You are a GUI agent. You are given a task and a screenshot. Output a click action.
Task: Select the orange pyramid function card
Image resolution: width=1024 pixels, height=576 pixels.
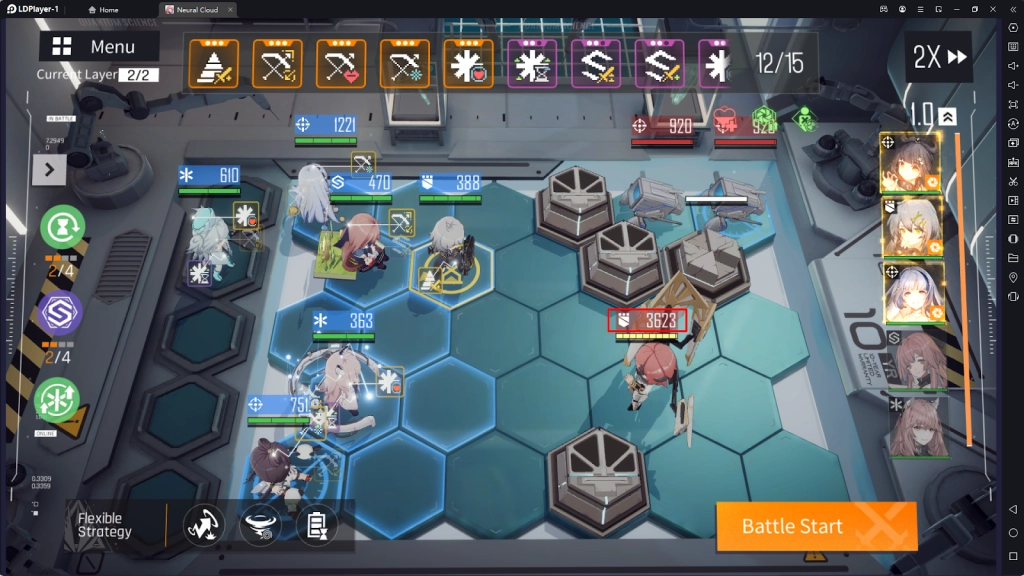tap(213, 64)
